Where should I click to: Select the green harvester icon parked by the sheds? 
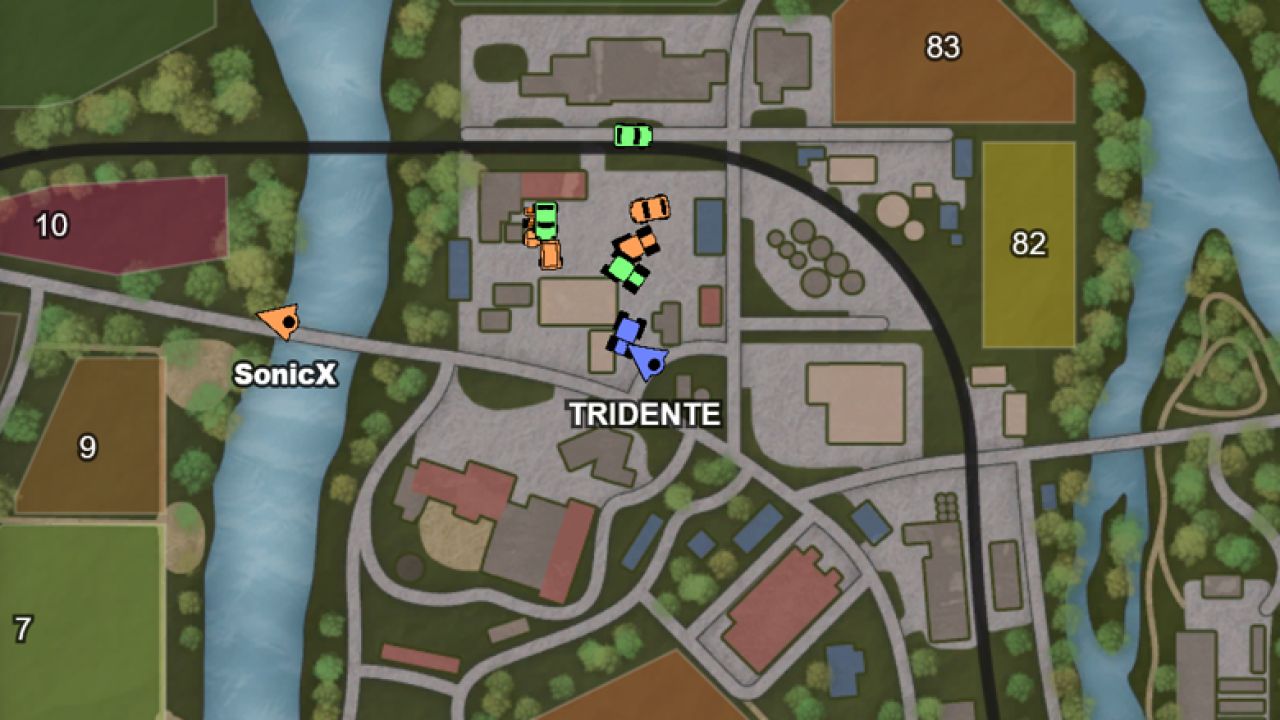[545, 222]
